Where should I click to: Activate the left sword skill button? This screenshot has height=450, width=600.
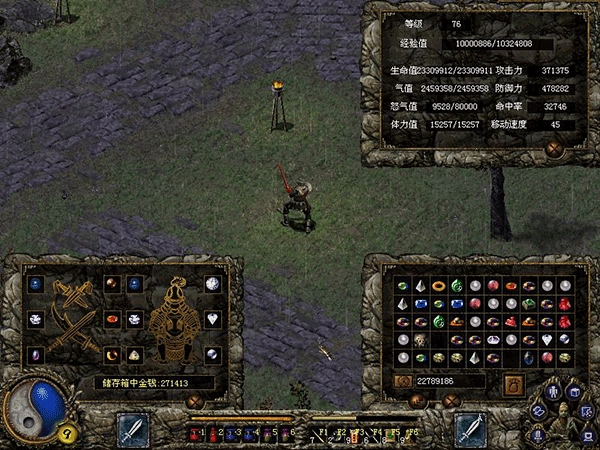pyautogui.click(x=133, y=430)
